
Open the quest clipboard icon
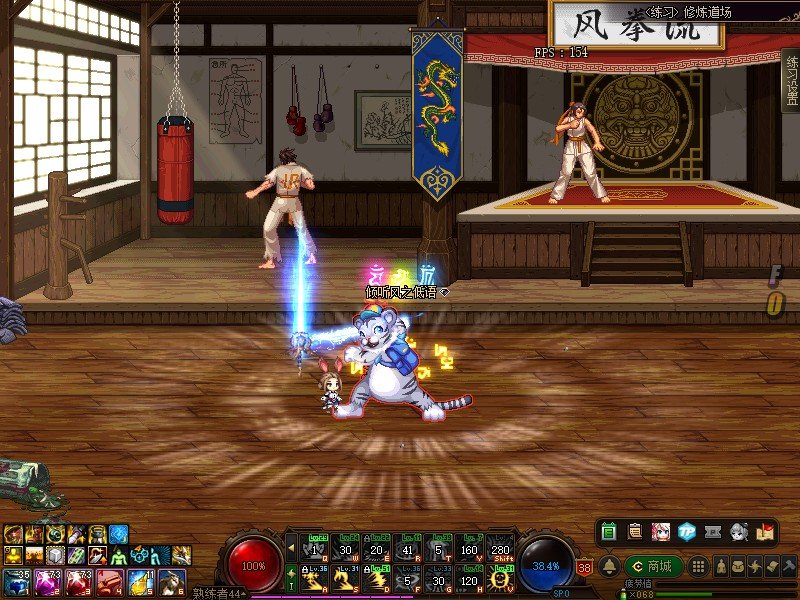[634, 532]
